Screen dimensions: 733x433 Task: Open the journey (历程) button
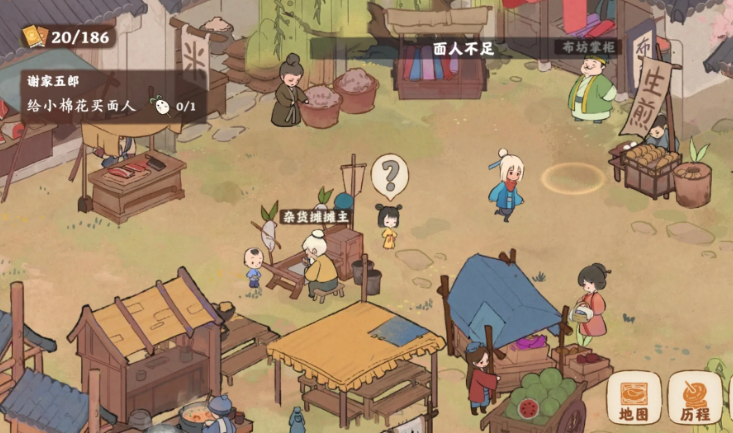coord(695,399)
